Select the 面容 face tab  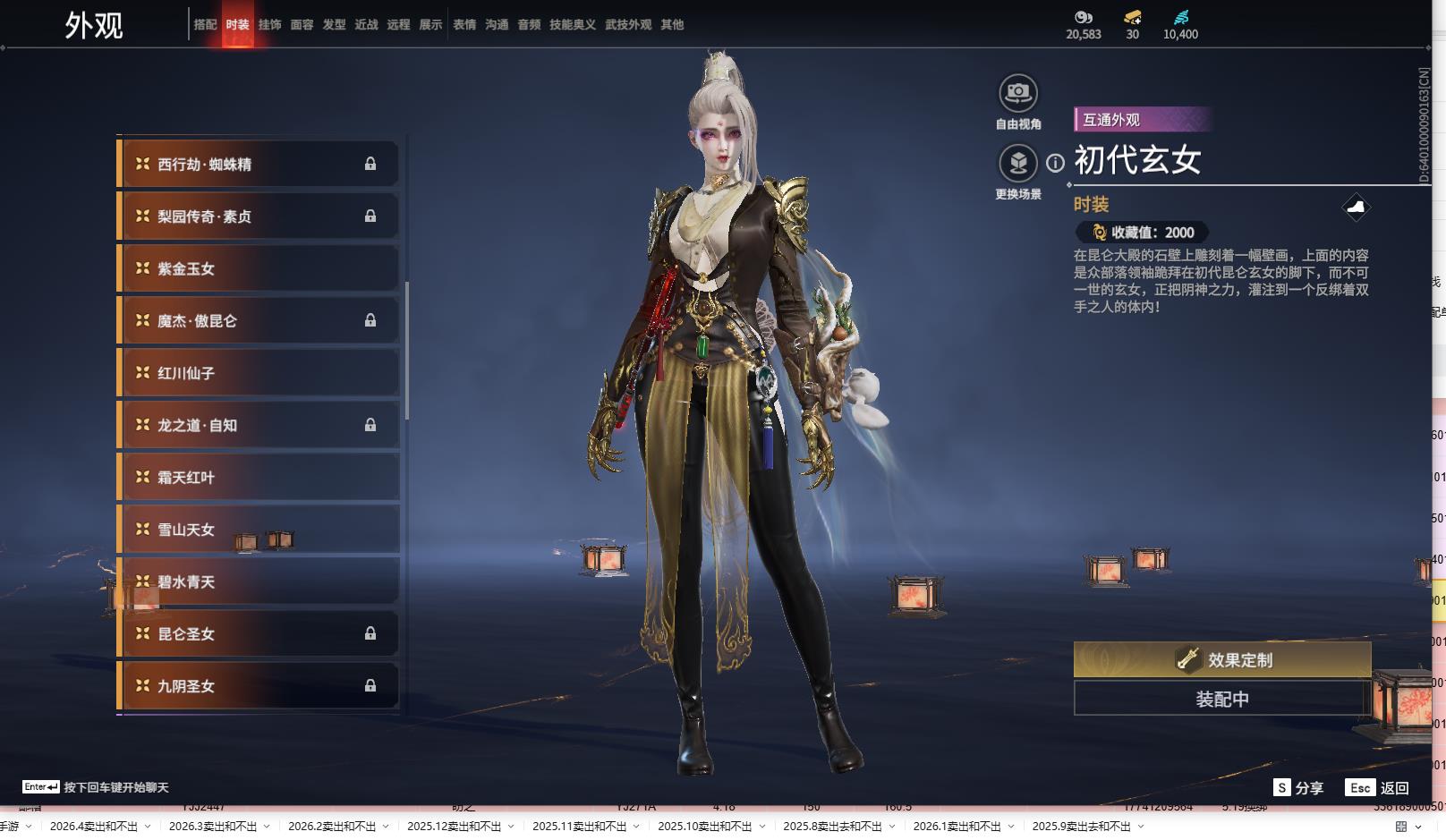point(302,25)
